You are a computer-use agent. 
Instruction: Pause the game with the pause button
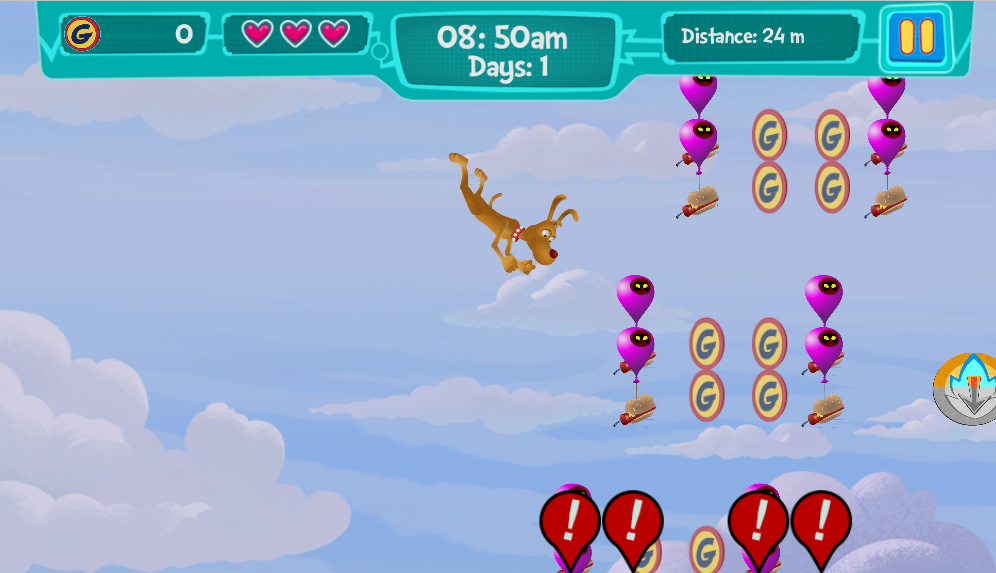tap(915, 37)
